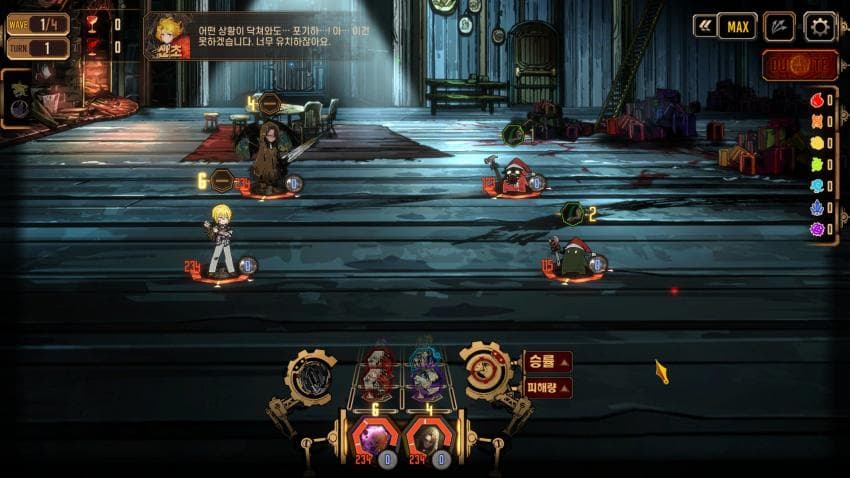Toggle the double-chevron speed button
This screenshot has height=478, width=850.
705,26
